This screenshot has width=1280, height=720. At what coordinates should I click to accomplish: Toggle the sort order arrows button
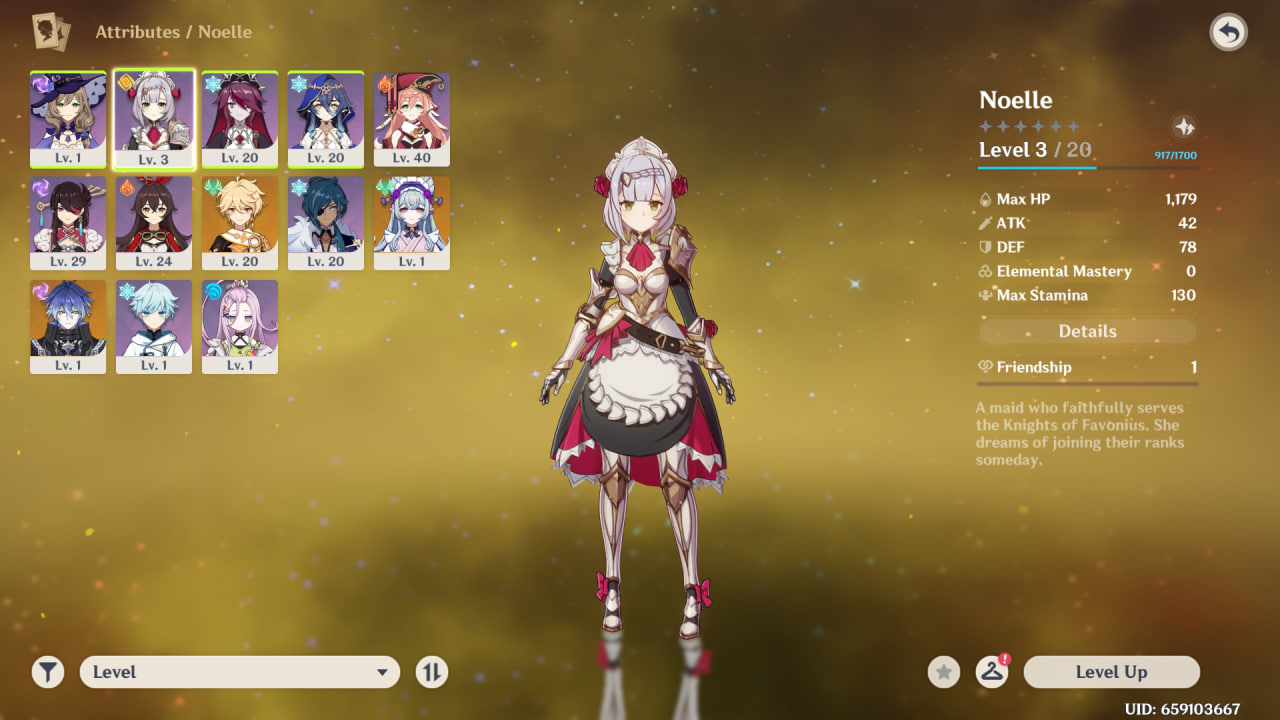(432, 672)
